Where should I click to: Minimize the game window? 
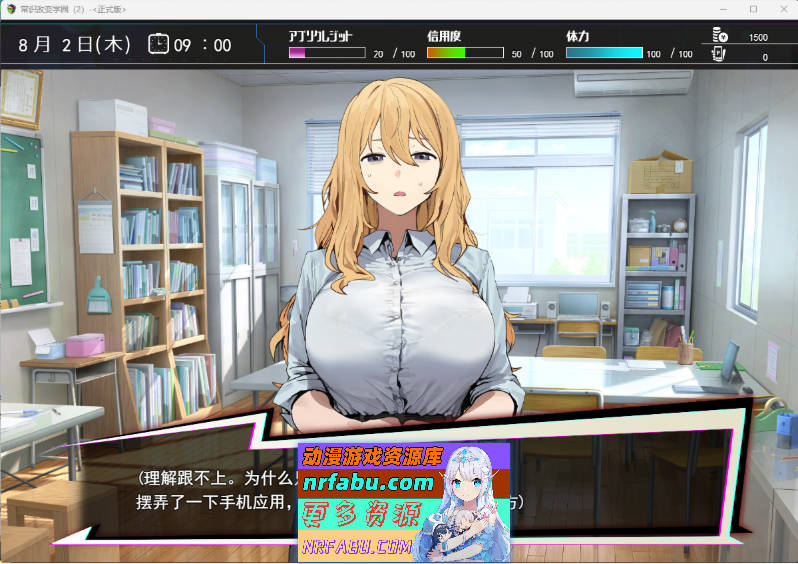point(725,9)
